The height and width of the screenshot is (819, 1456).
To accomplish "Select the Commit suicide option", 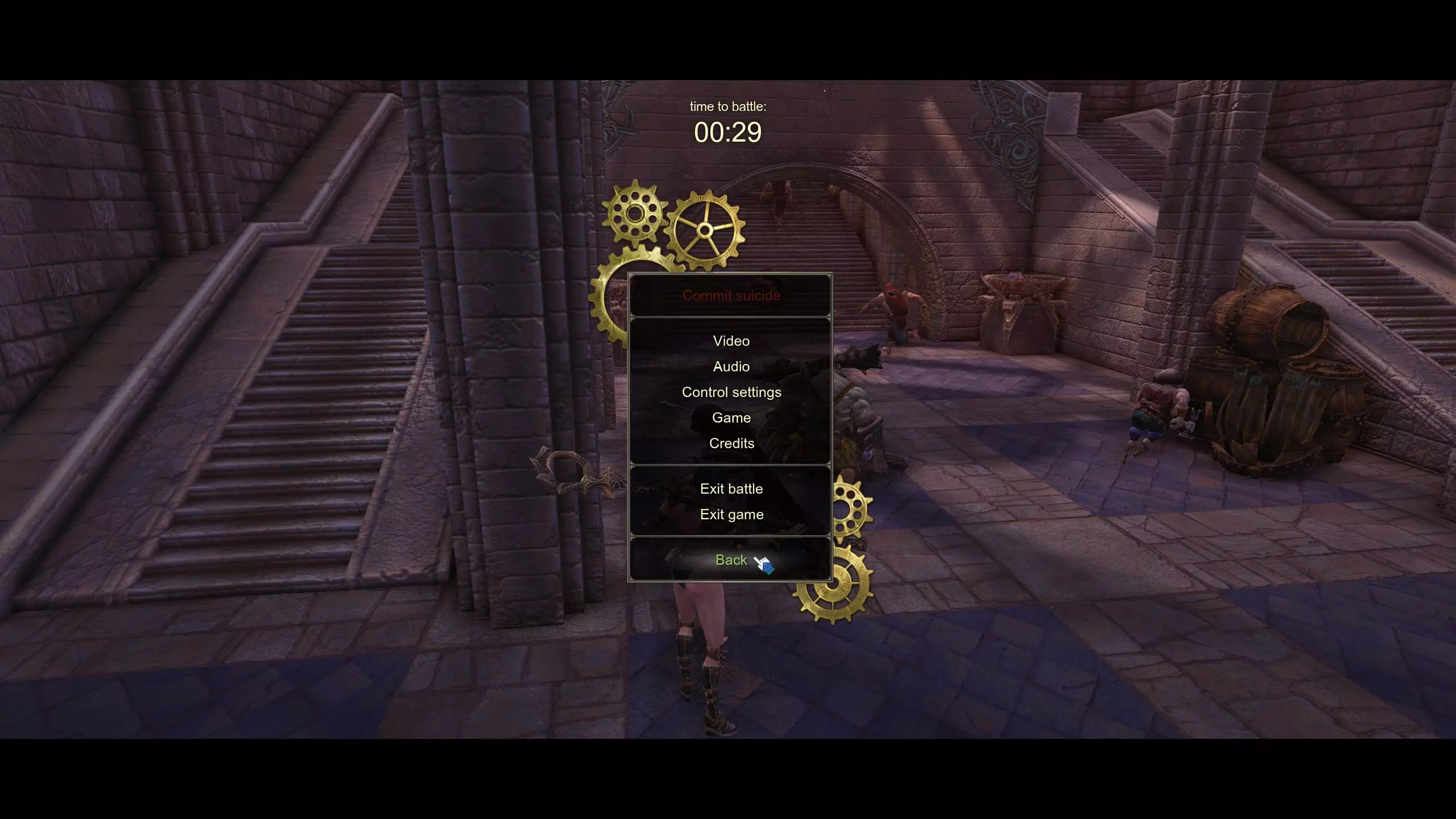I will [x=731, y=296].
